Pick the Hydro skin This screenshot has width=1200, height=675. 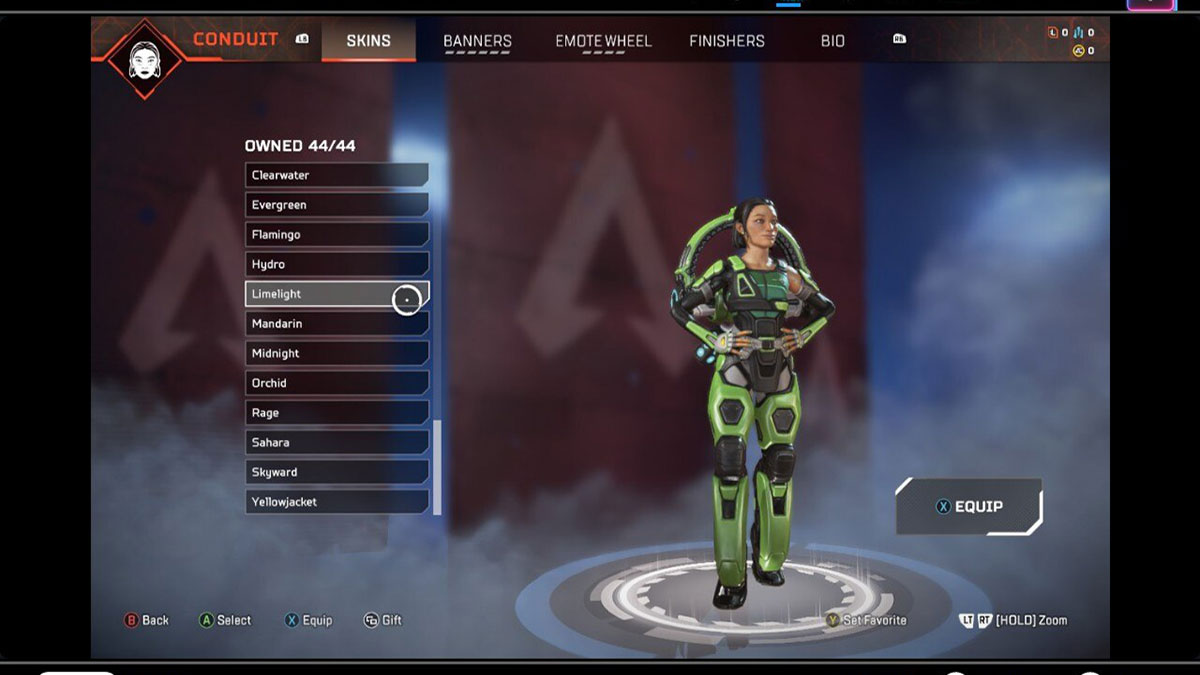(x=336, y=264)
